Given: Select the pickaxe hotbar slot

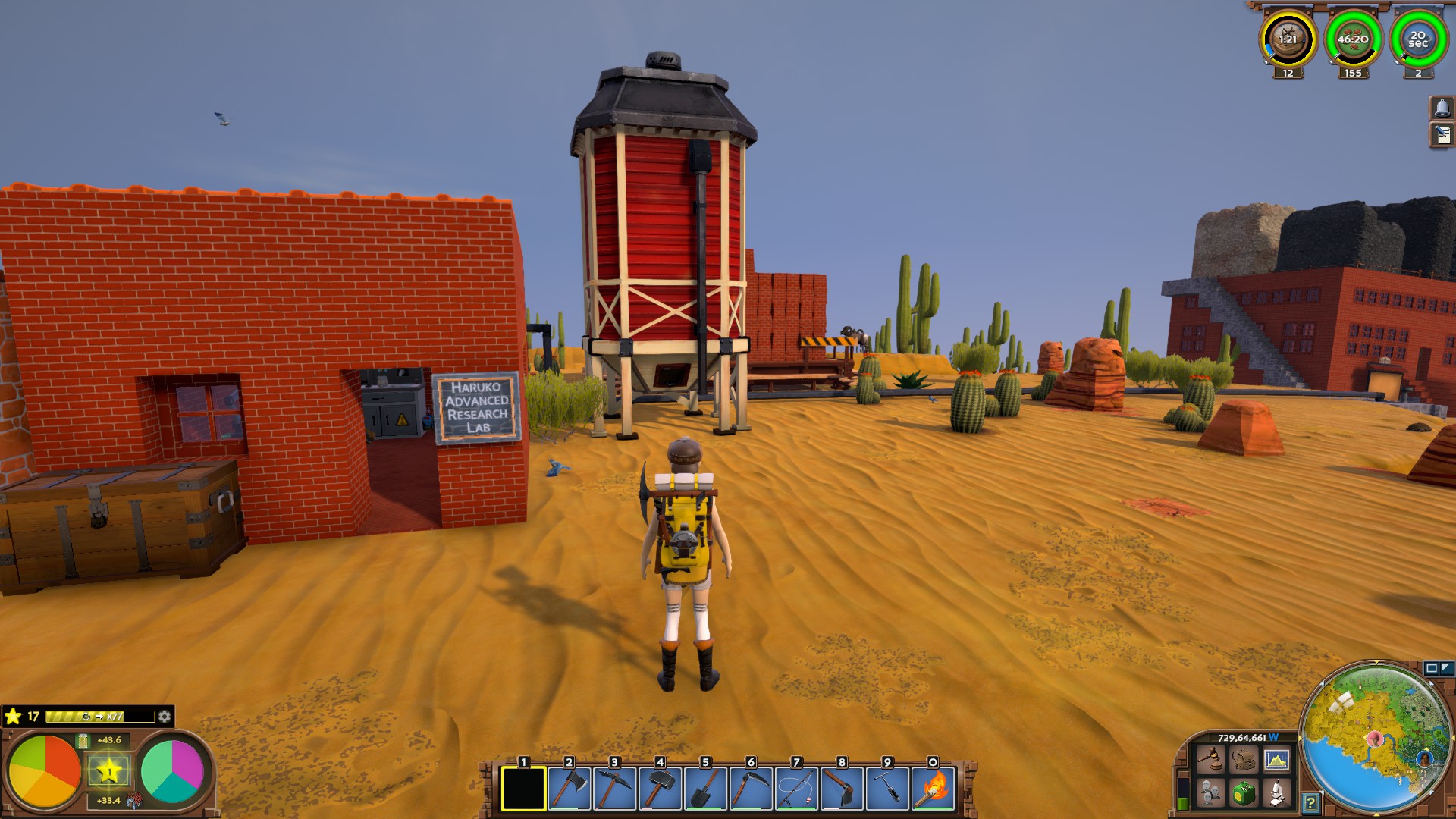Looking at the screenshot, I should click(614, 789).
